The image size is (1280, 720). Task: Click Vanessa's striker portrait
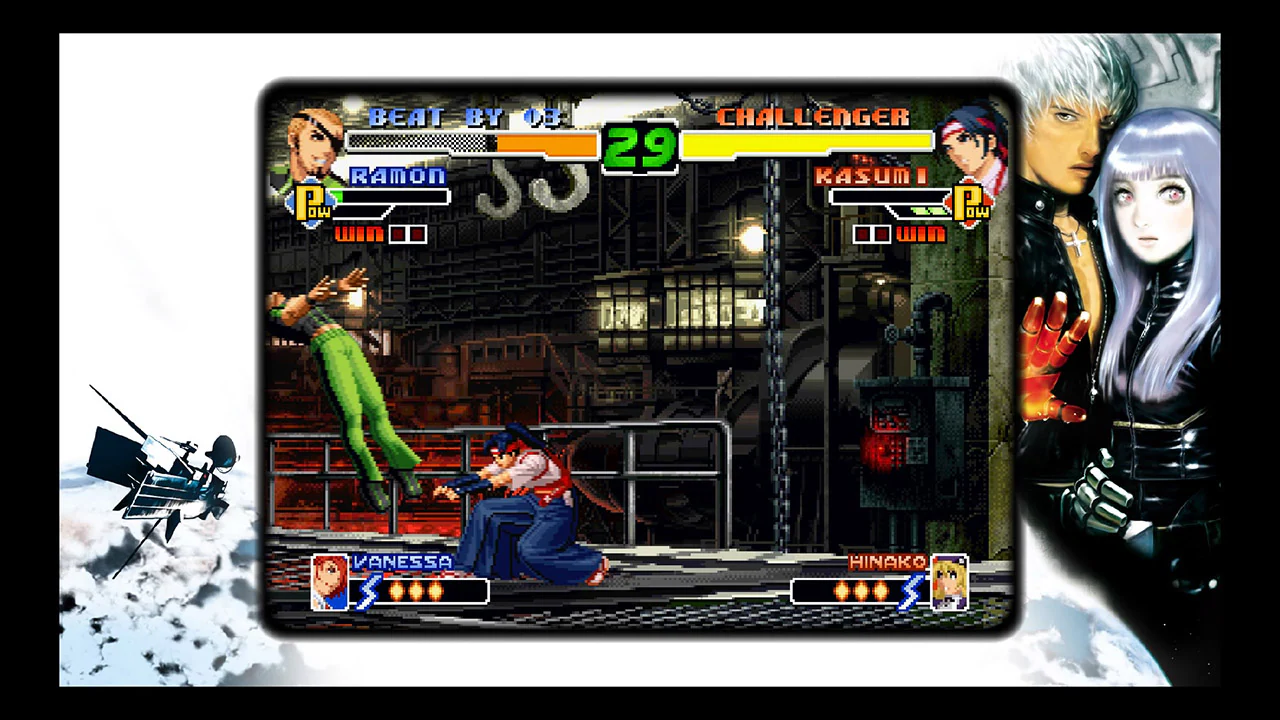330,580
